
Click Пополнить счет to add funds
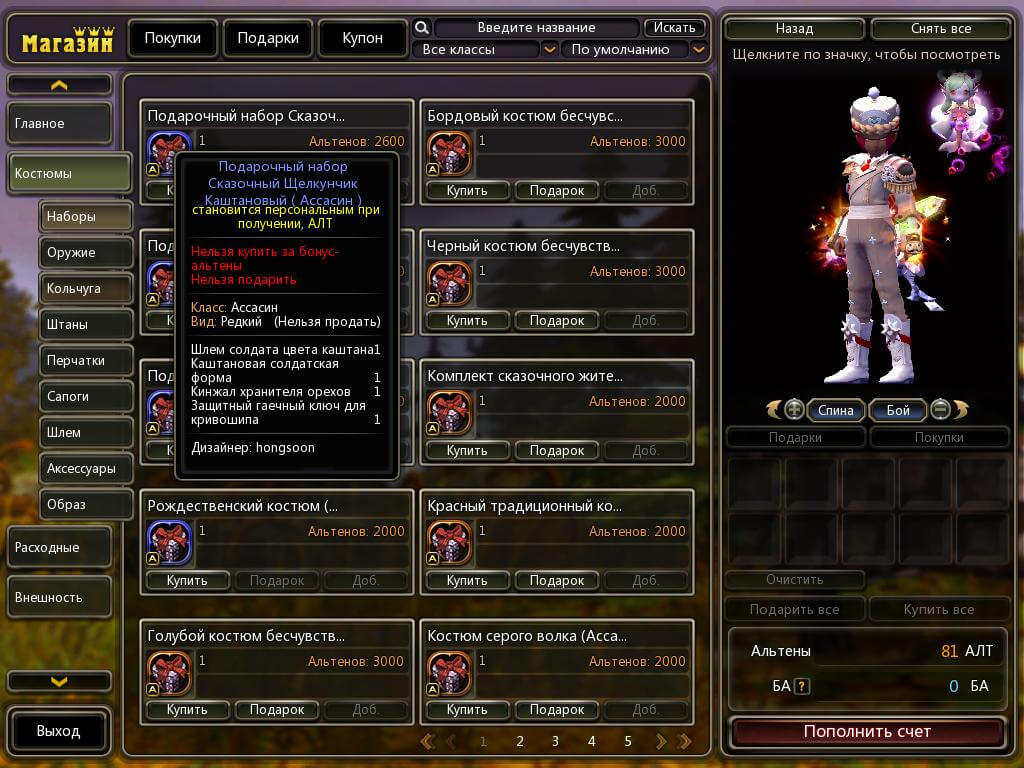pyautogui.click(x=867, y=732)
